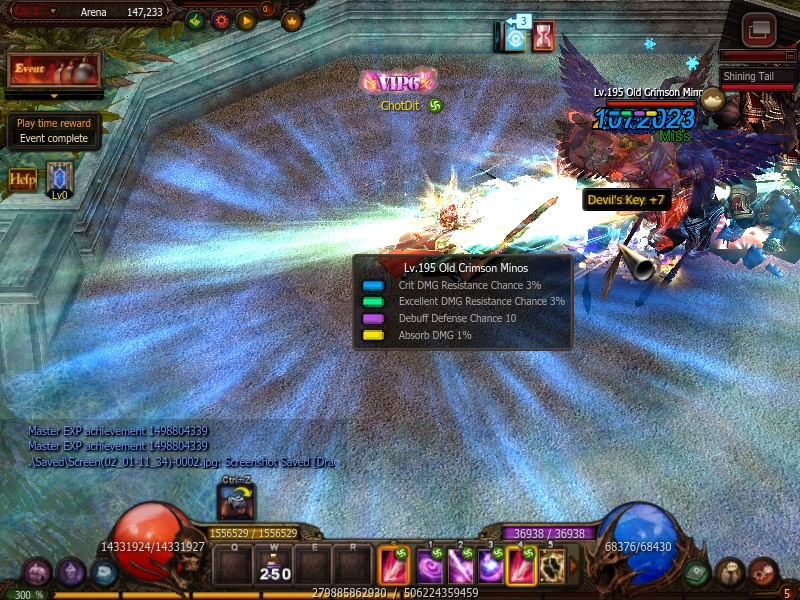800x600 pixels.
Task: Select the Shining Tail target entry
Action: click(x=752, y=77)
